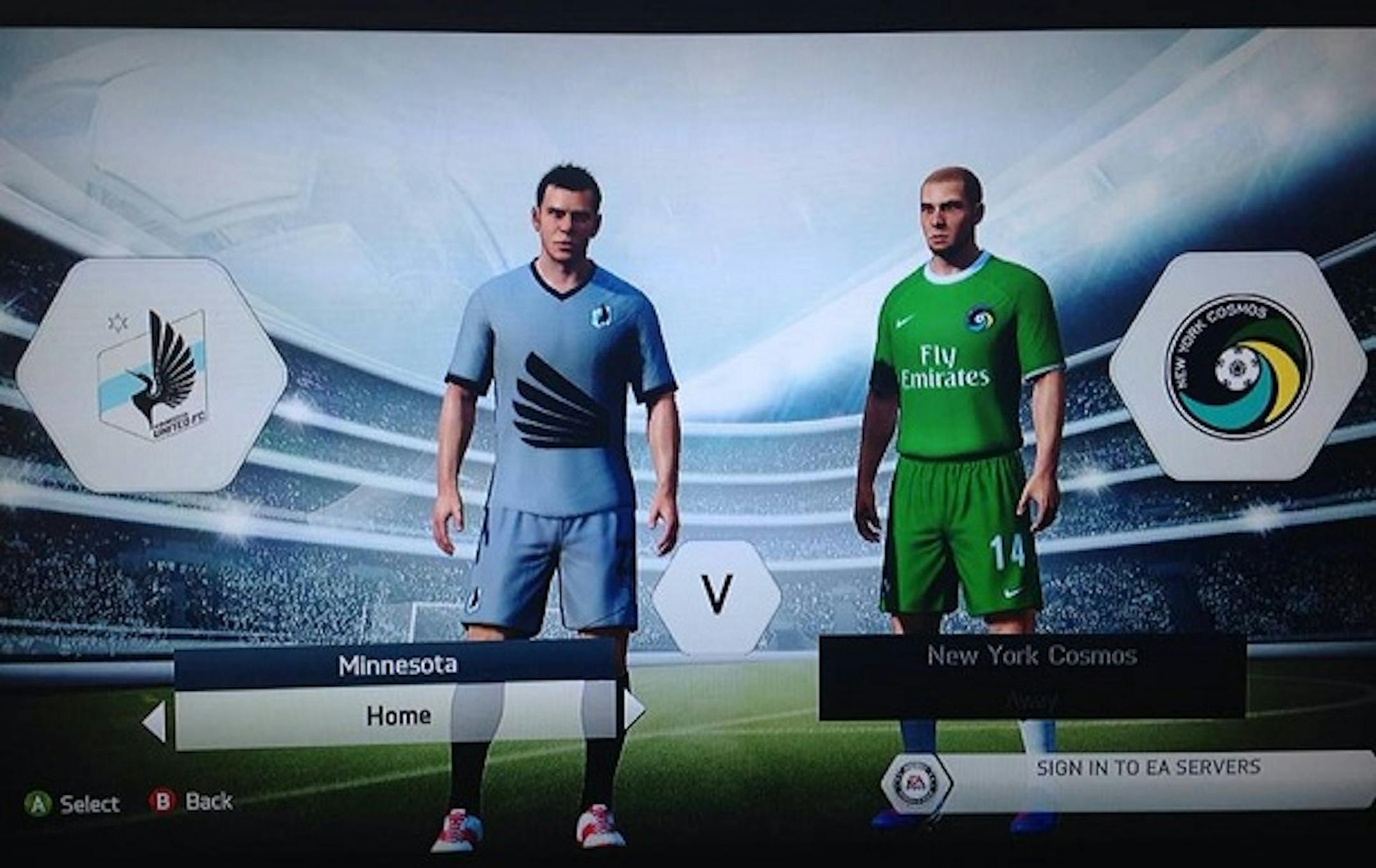1376x868 pixels.
Task: Click the right arrow beside Home kit
Action: (634, 709)
